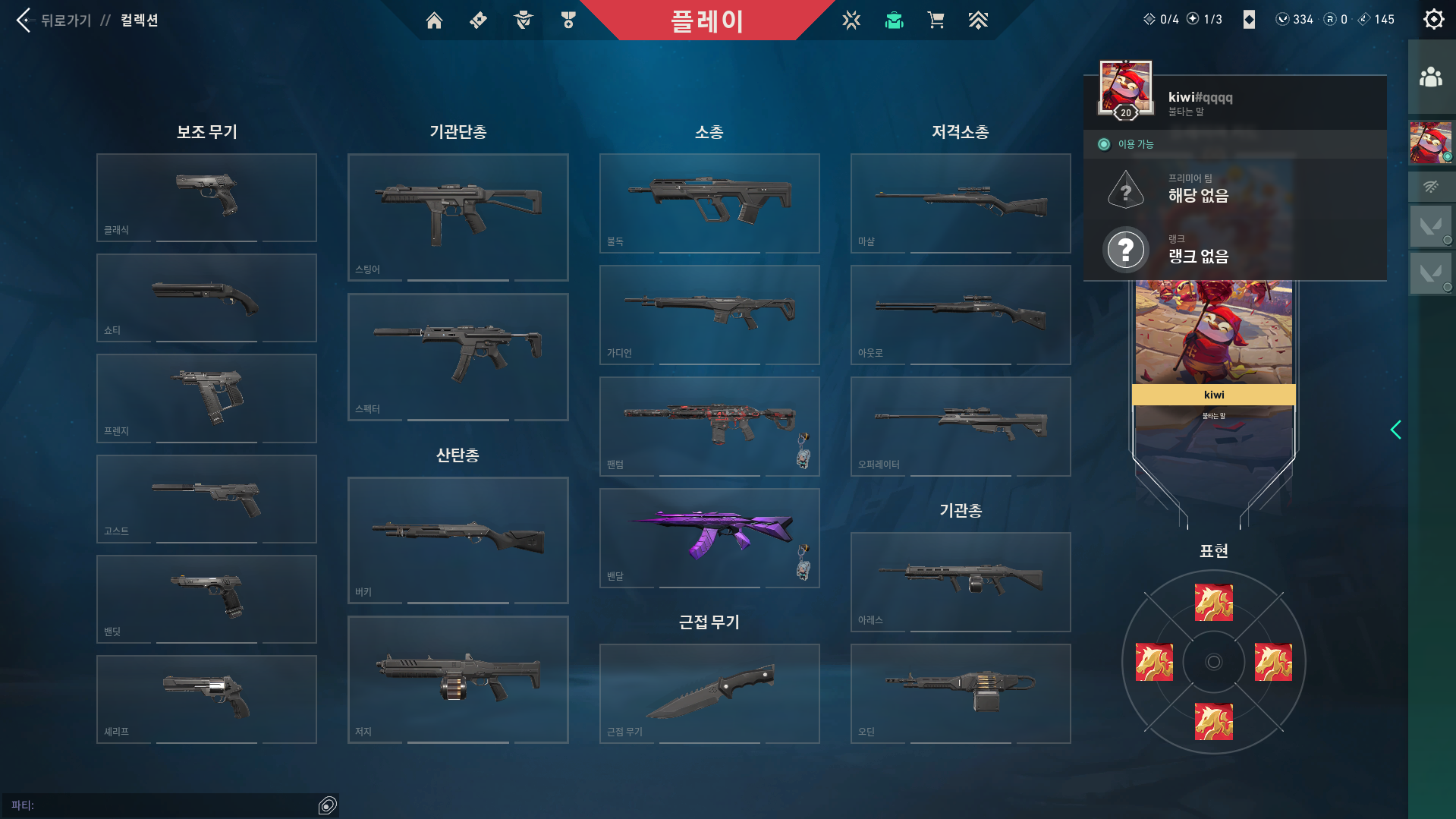The height and width of the screenshot is (819, 1456).
Task: Click the 컬렉션 breadcrumb label
Action: (139, 20)
